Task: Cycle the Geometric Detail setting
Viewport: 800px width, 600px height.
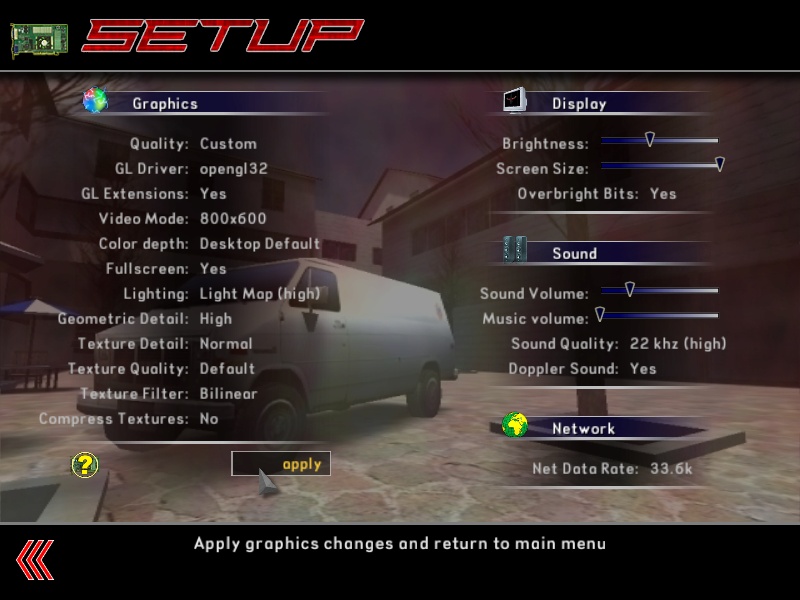Action: click(x=216, y=319)
